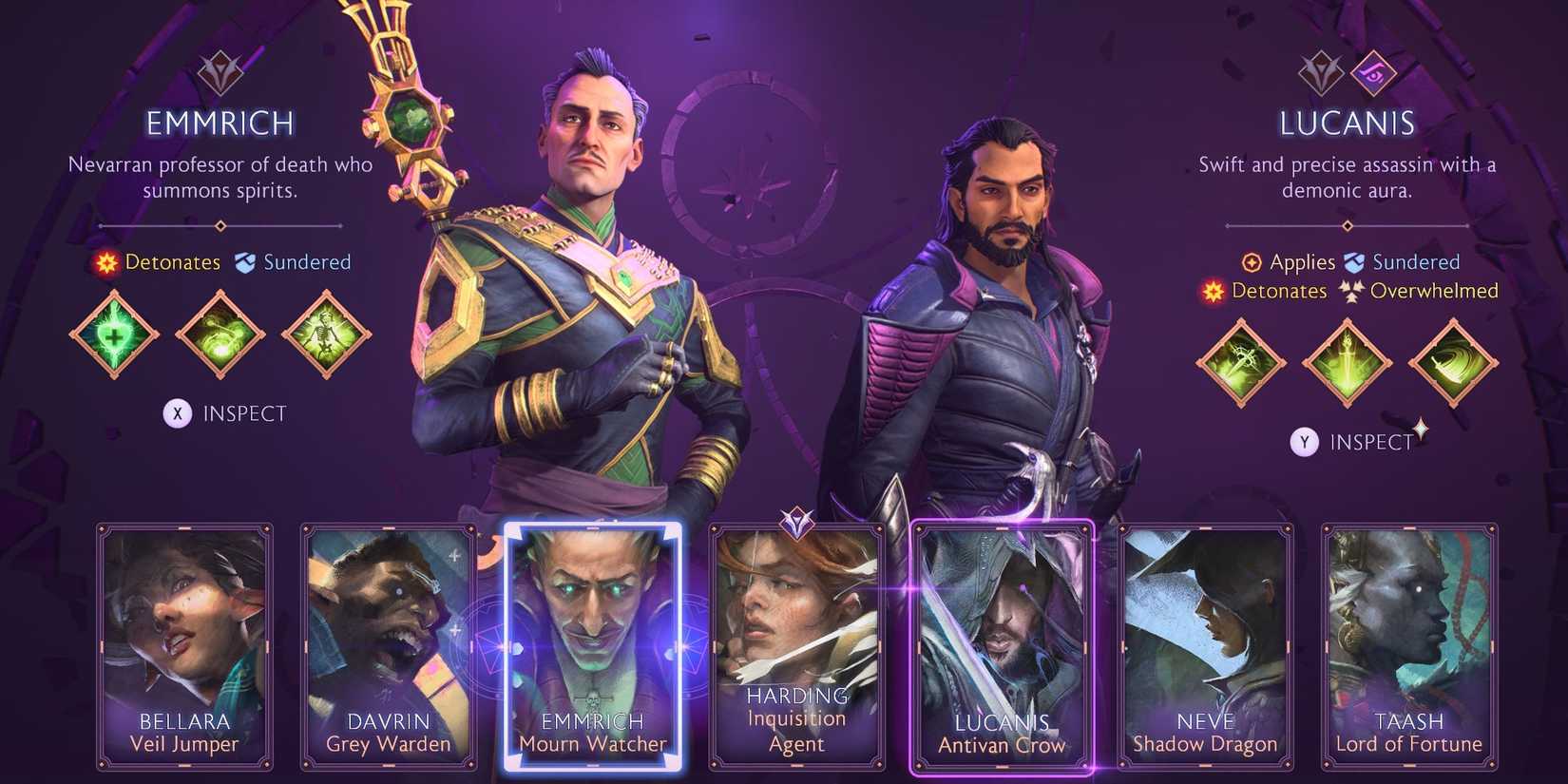Toggle selection of Emmrich Mourn Watcher card
Screen dimensions: 1568x784
[592, 646]
